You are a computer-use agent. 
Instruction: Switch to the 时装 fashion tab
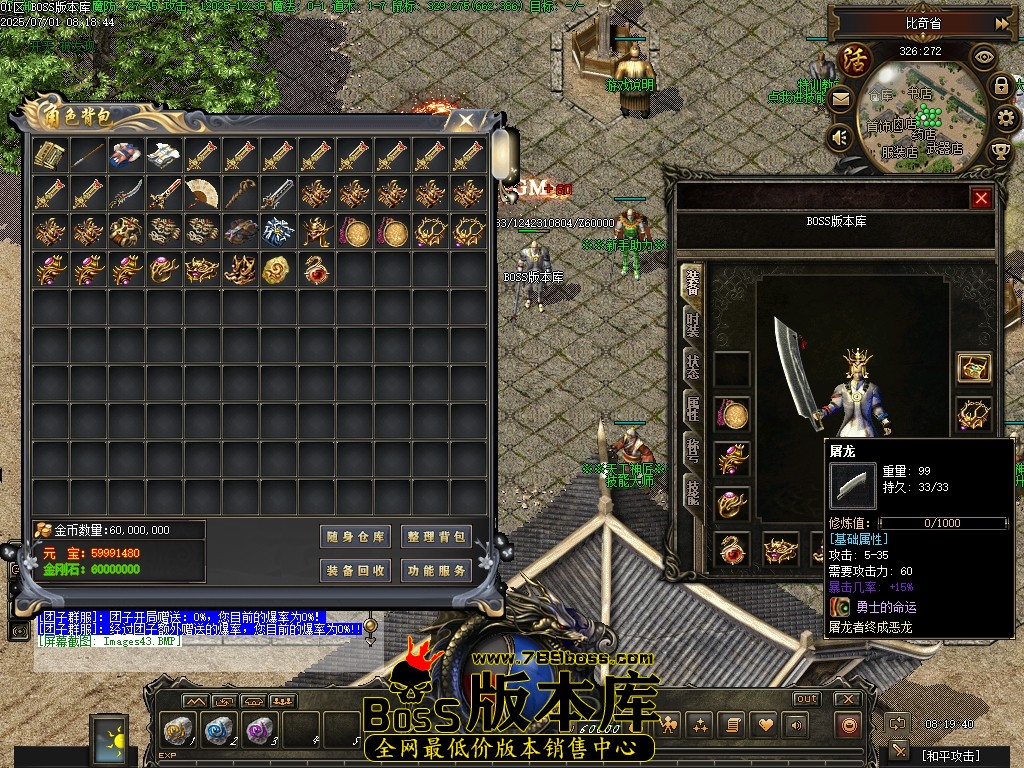tap(692, 324)
